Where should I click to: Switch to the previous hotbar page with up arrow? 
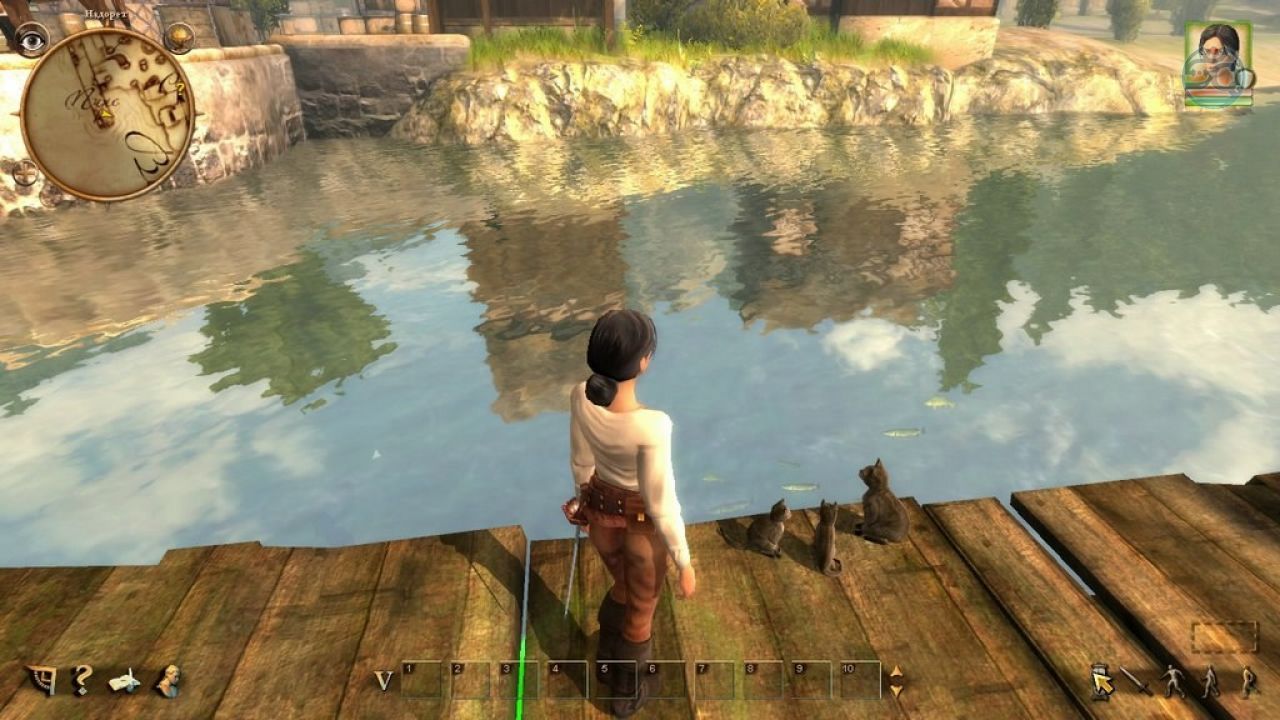tap(896, 671)
